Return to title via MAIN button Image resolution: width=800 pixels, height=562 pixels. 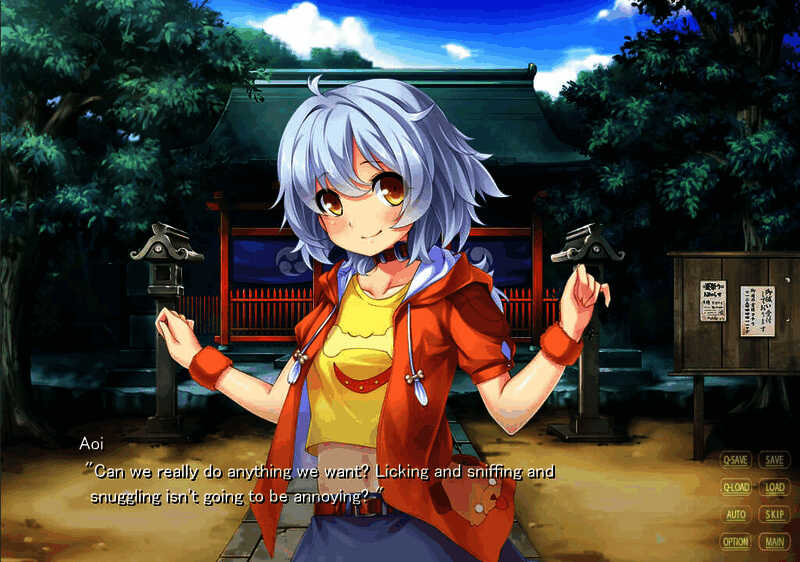(x=773, y=542)
